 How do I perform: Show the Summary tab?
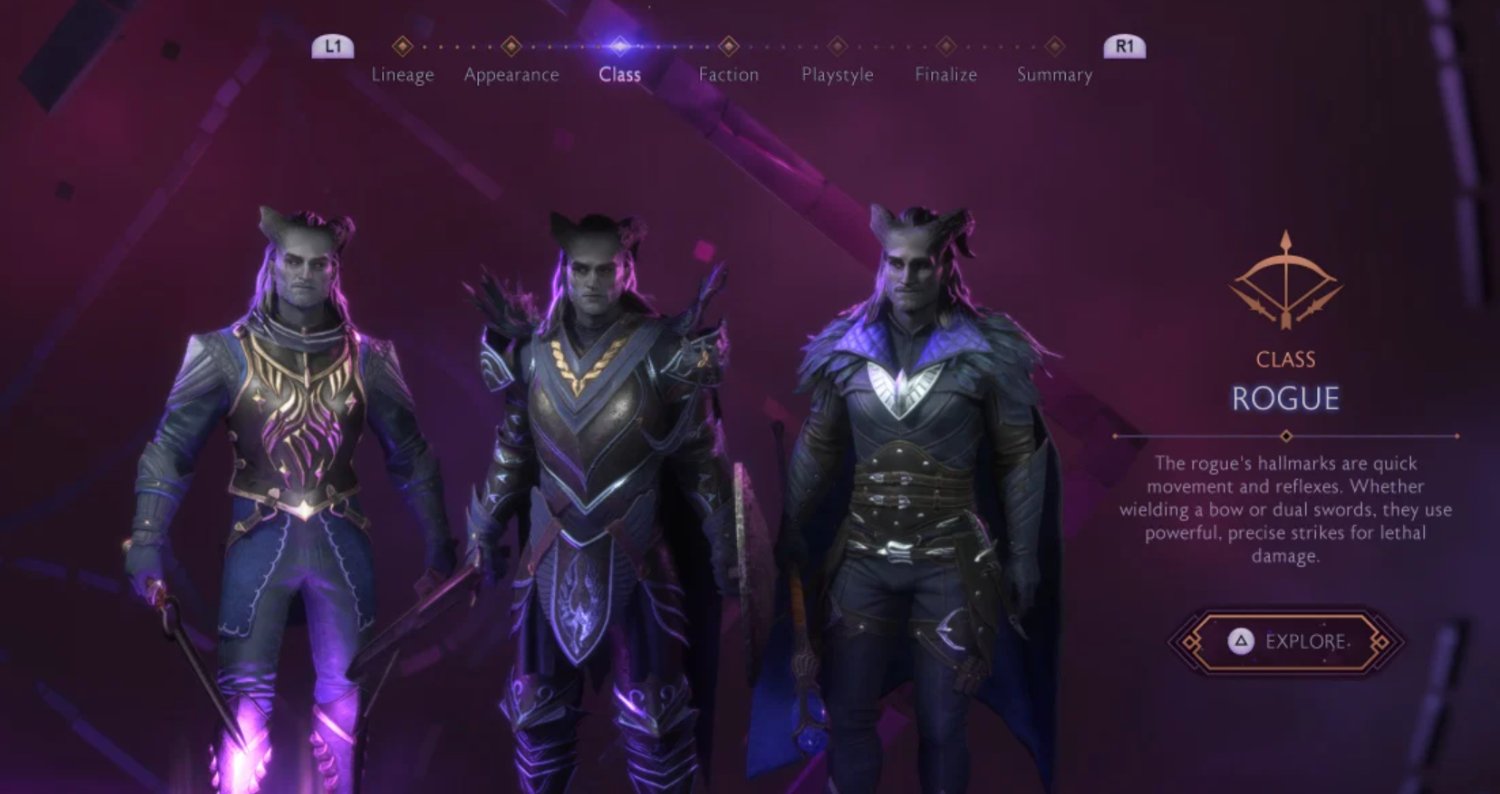point(1054,73)
